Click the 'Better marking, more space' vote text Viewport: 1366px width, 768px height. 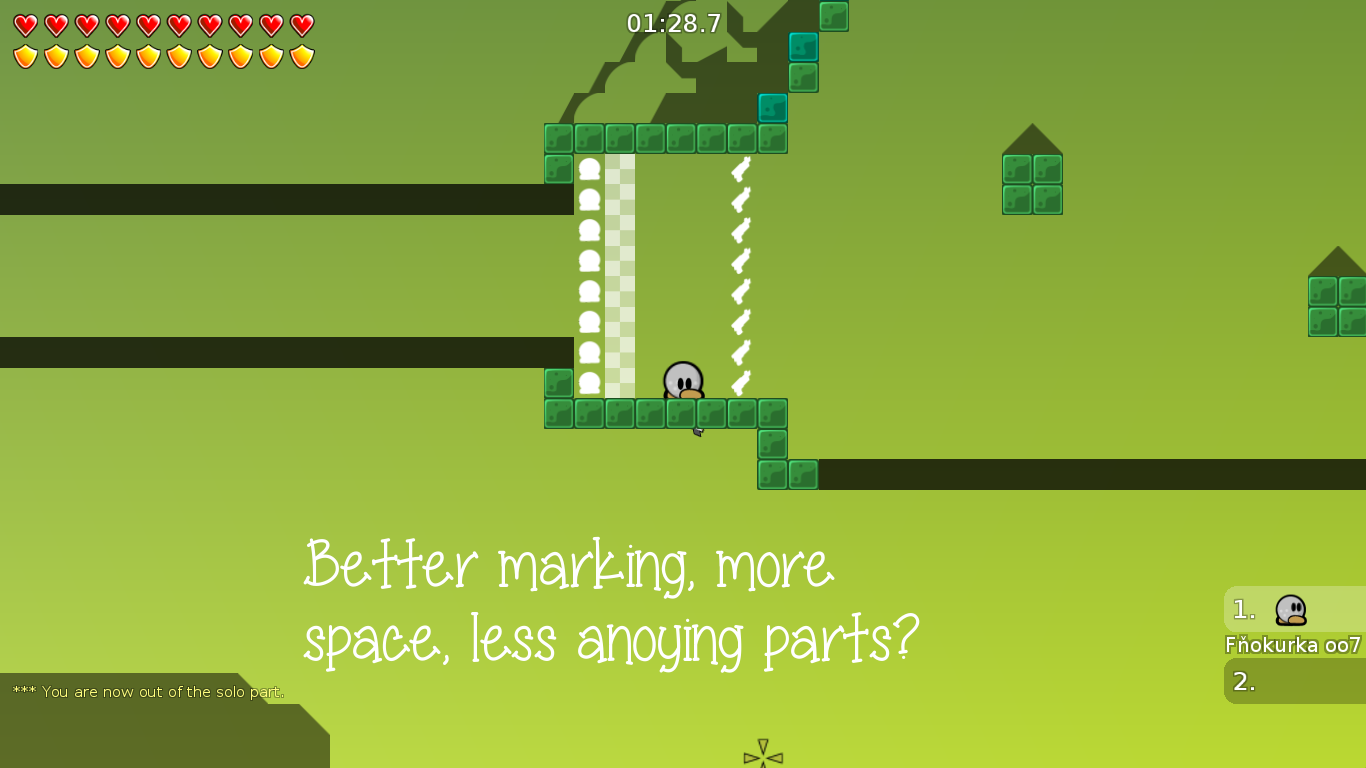click(x=612, y=600)
